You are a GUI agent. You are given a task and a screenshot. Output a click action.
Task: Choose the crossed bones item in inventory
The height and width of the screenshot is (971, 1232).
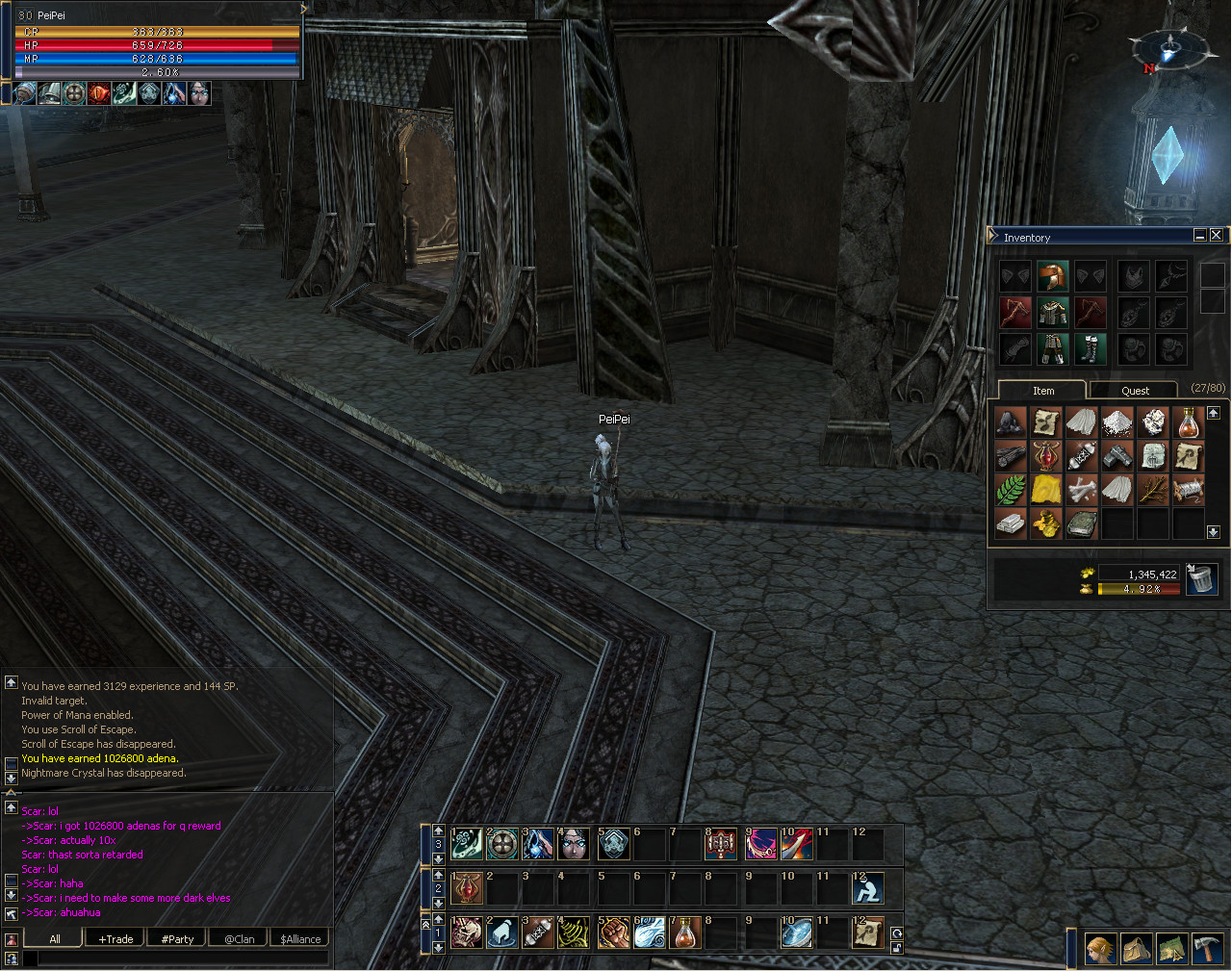click(x=1082, y=490)
